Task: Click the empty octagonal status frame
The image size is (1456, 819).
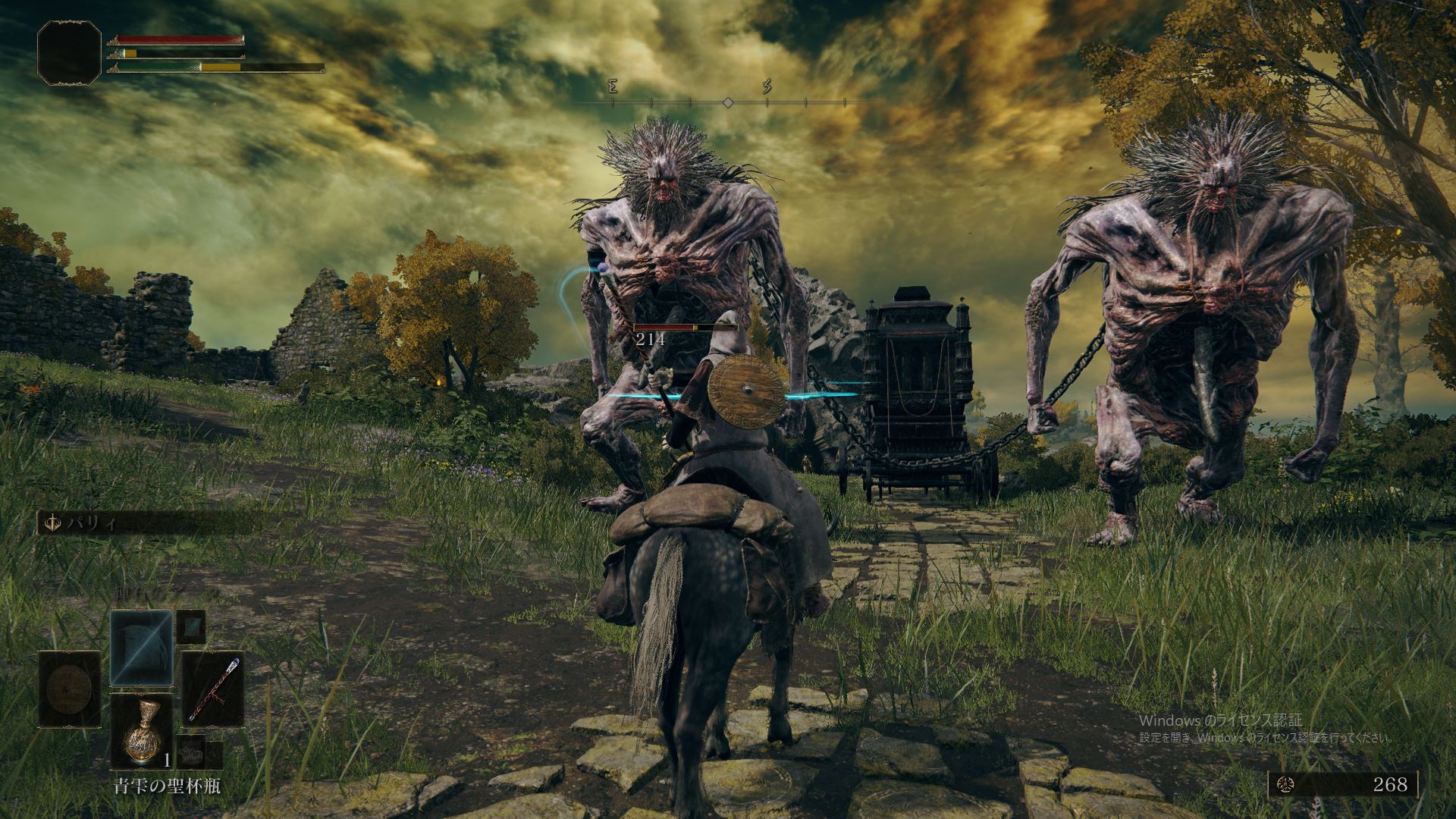Action: pyautogui.click(x=69, y=52)
